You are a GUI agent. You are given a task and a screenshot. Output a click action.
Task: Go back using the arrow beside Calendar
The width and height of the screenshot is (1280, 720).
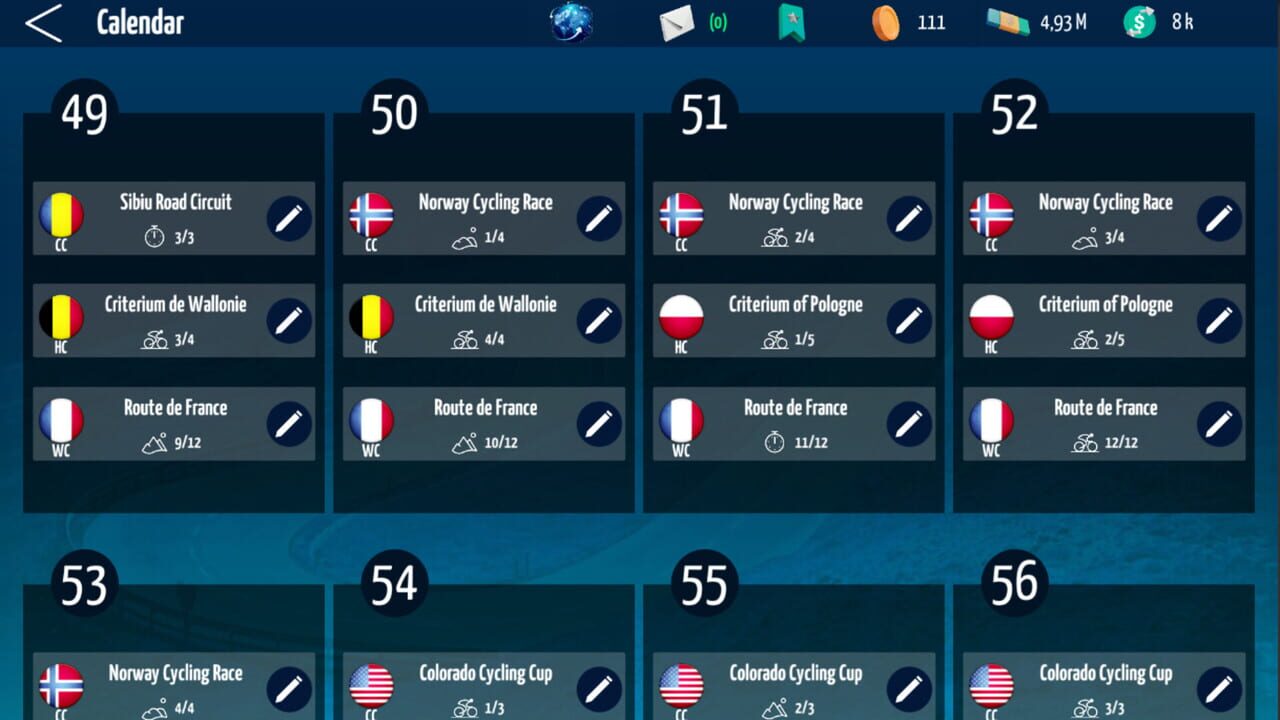point(44,21)
